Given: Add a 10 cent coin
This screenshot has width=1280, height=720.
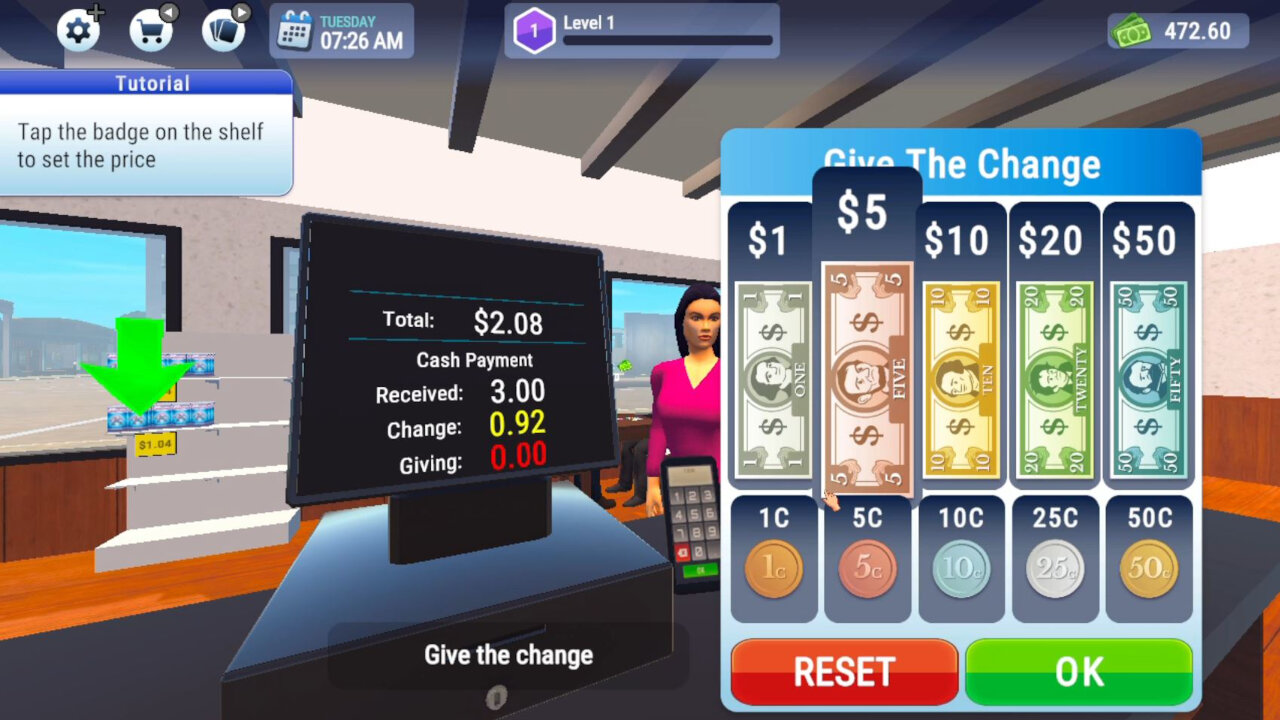Looking at the screenshot, I should coord(961,565).
